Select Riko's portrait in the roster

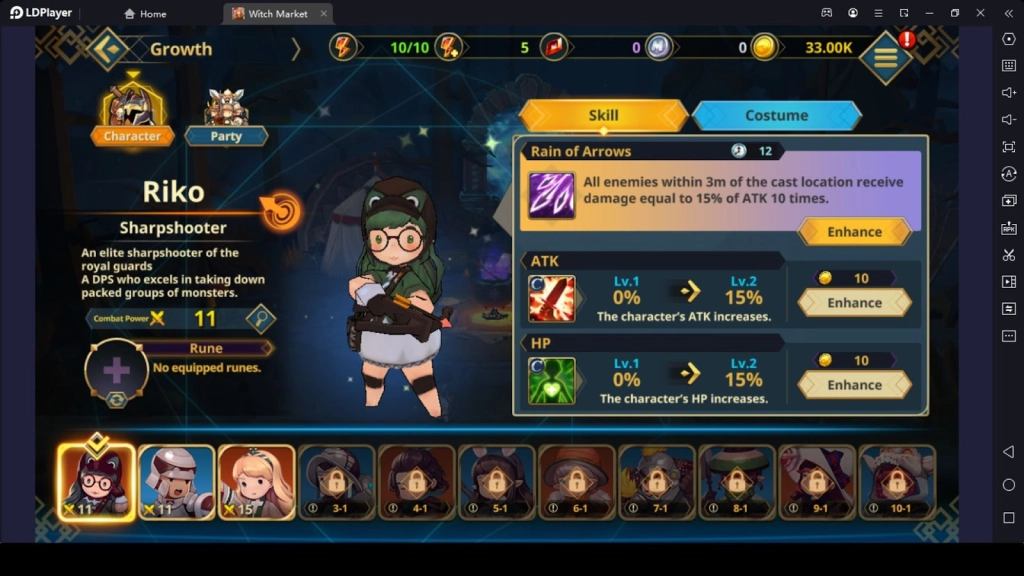pos(96,482)
